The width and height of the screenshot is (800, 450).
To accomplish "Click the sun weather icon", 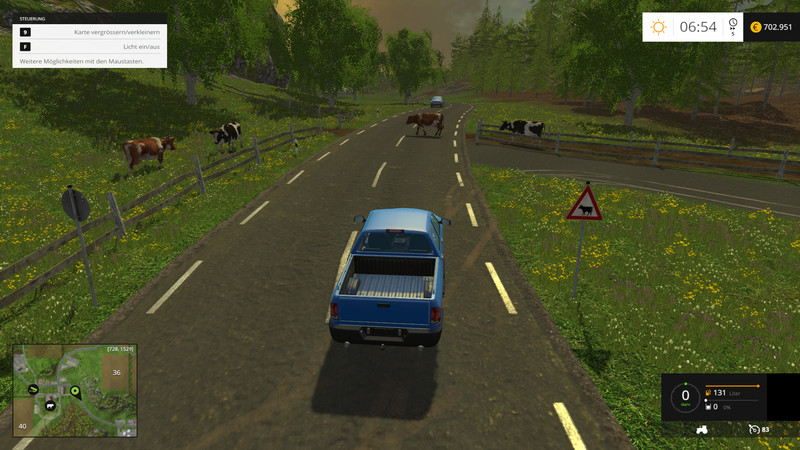I will click(x=658, y=27).
